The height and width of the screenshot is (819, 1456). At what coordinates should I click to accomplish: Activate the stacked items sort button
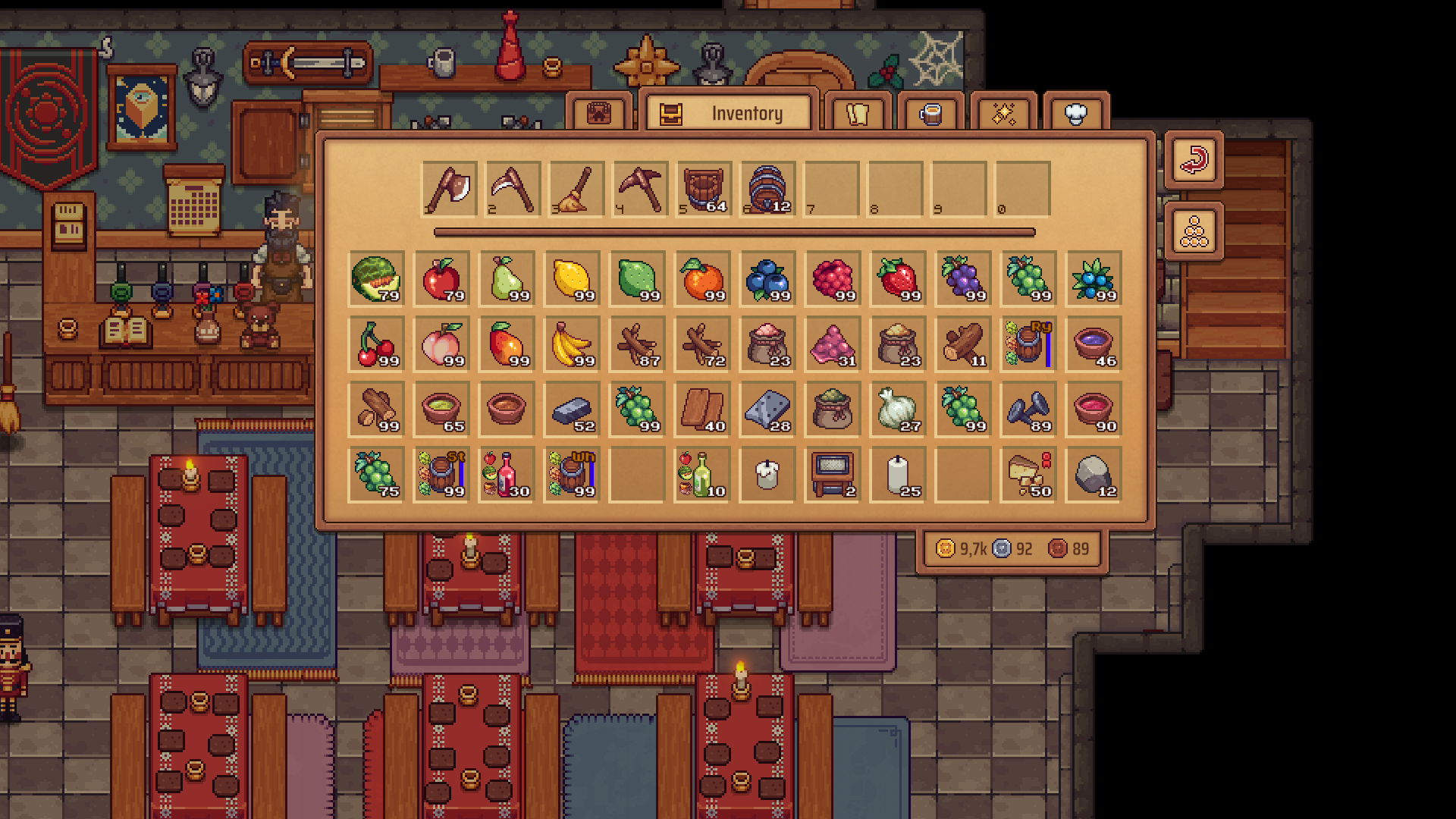point(1194,232)
